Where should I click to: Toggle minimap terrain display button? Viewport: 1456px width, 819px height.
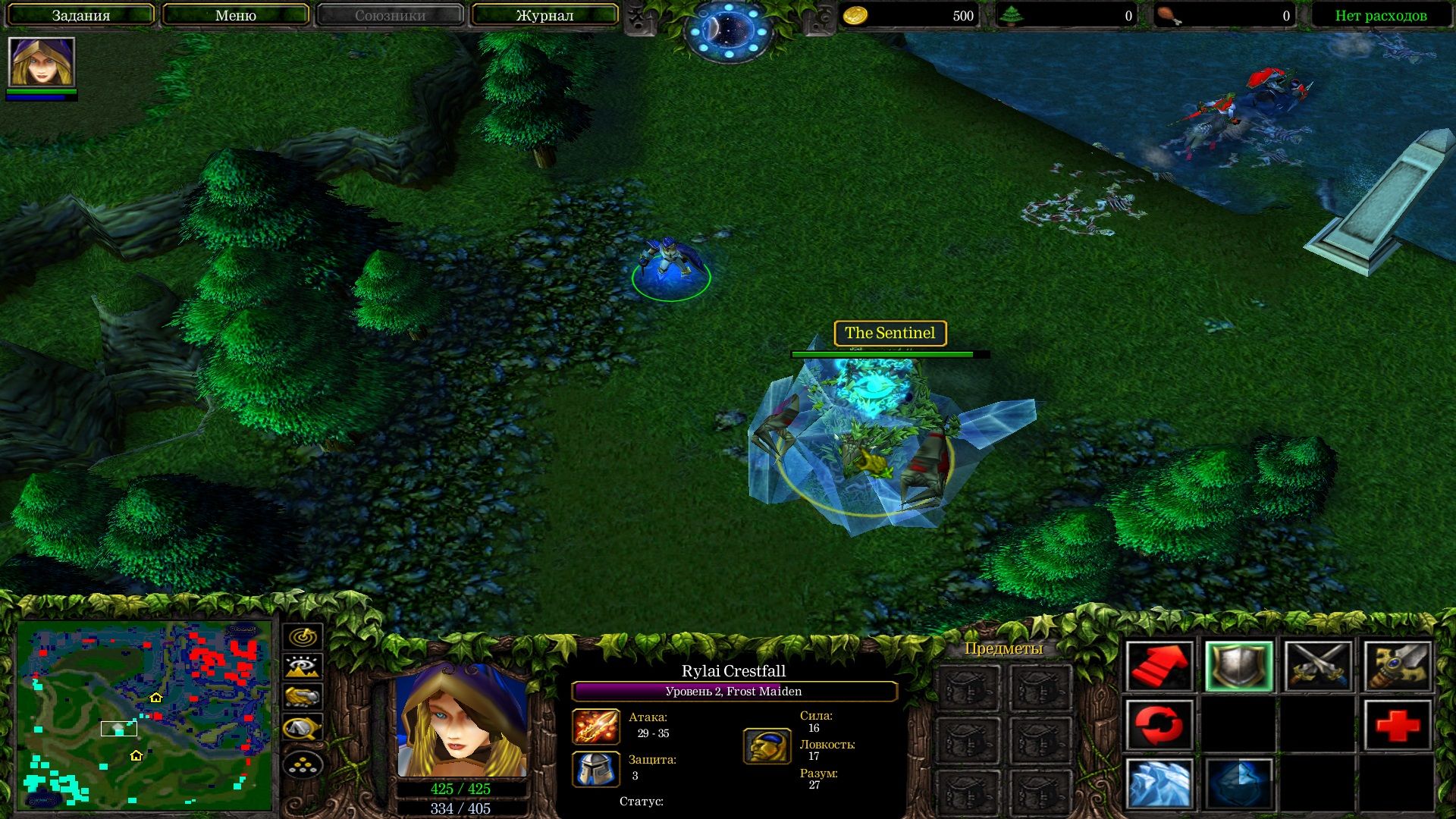click(x=303, y=667)
